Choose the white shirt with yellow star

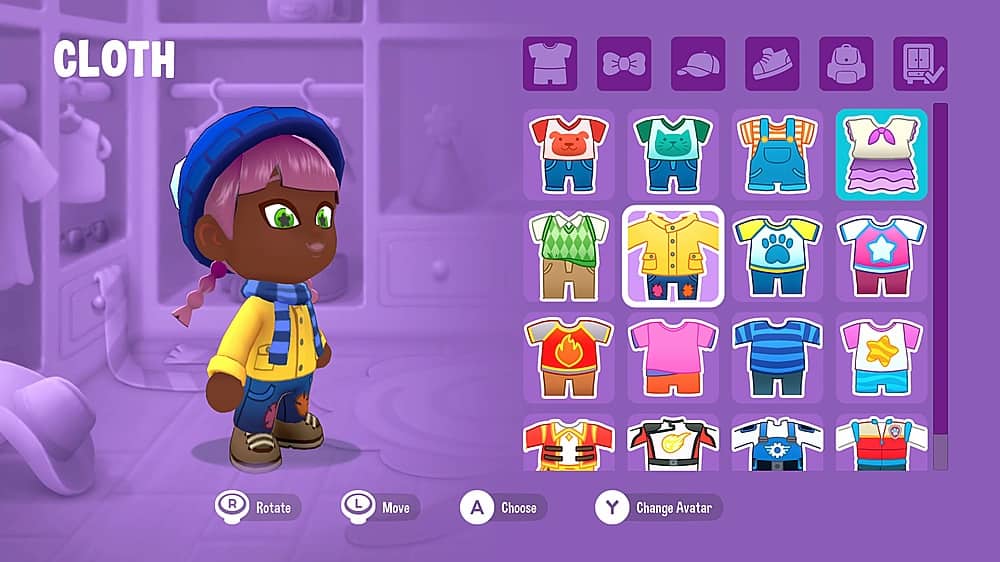click(881, 358)
